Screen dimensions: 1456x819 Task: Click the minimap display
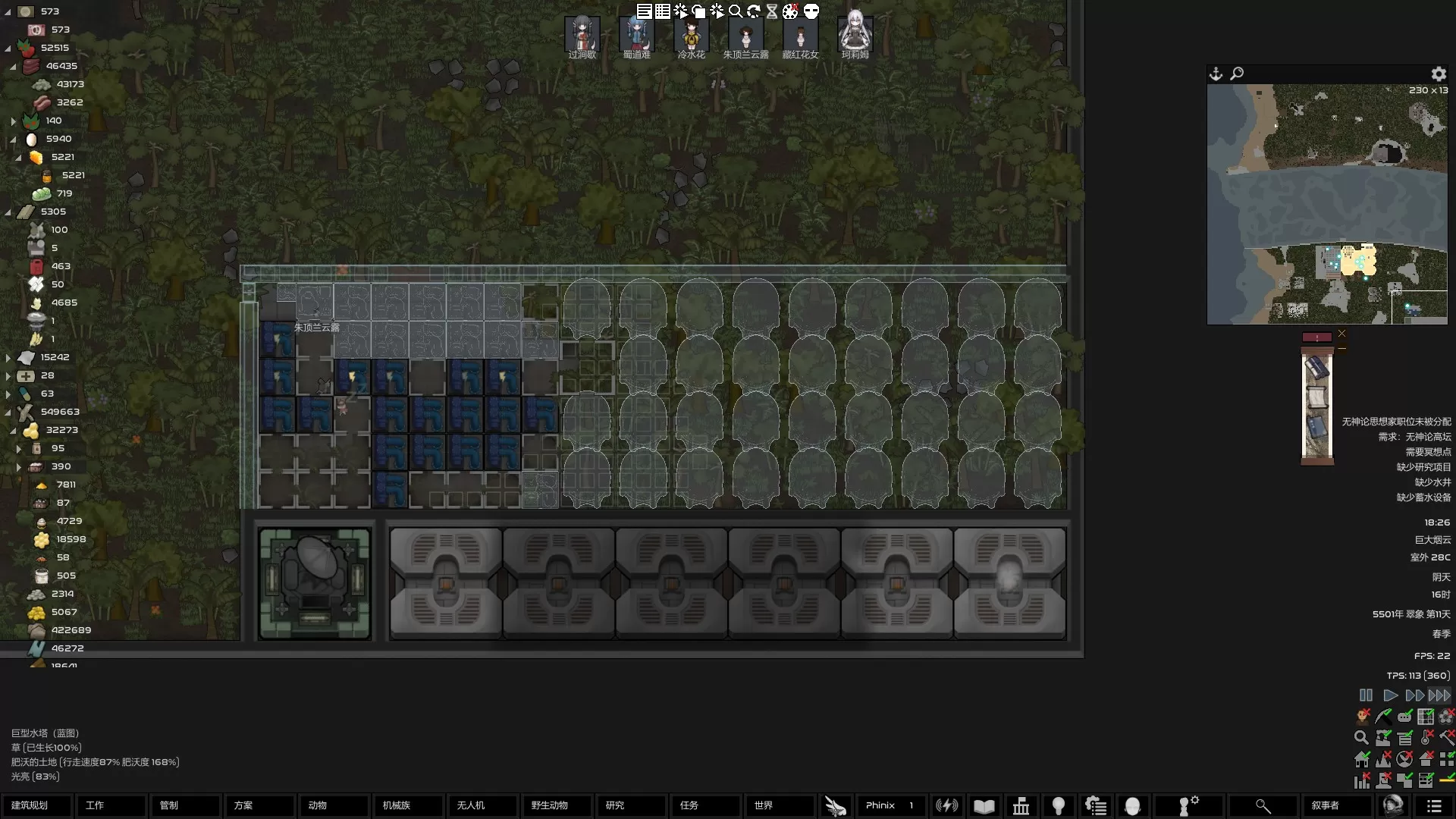coord(1327,204)
